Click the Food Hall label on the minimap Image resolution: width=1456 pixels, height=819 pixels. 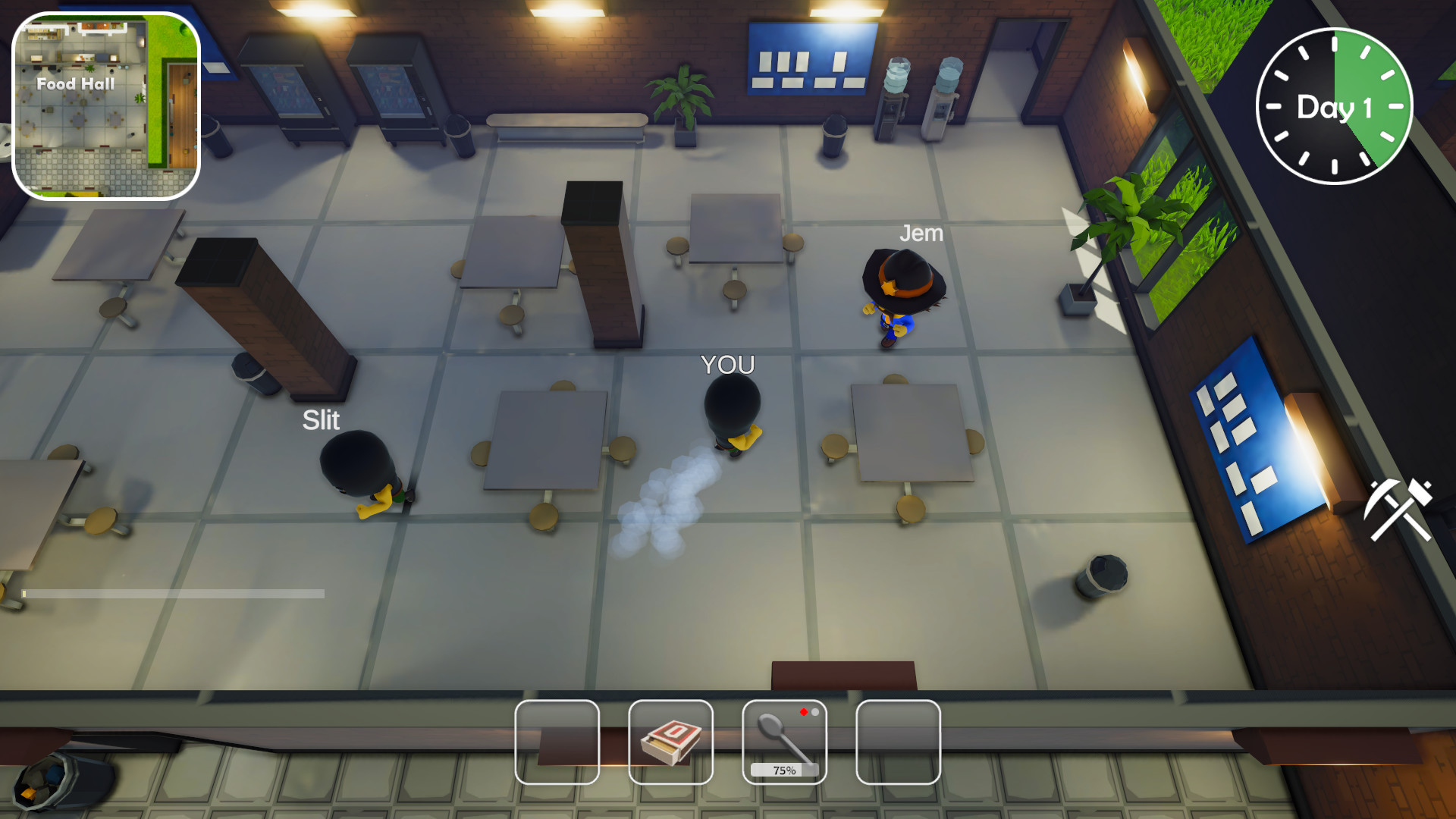pyautogui.click(x=76, y=84)
